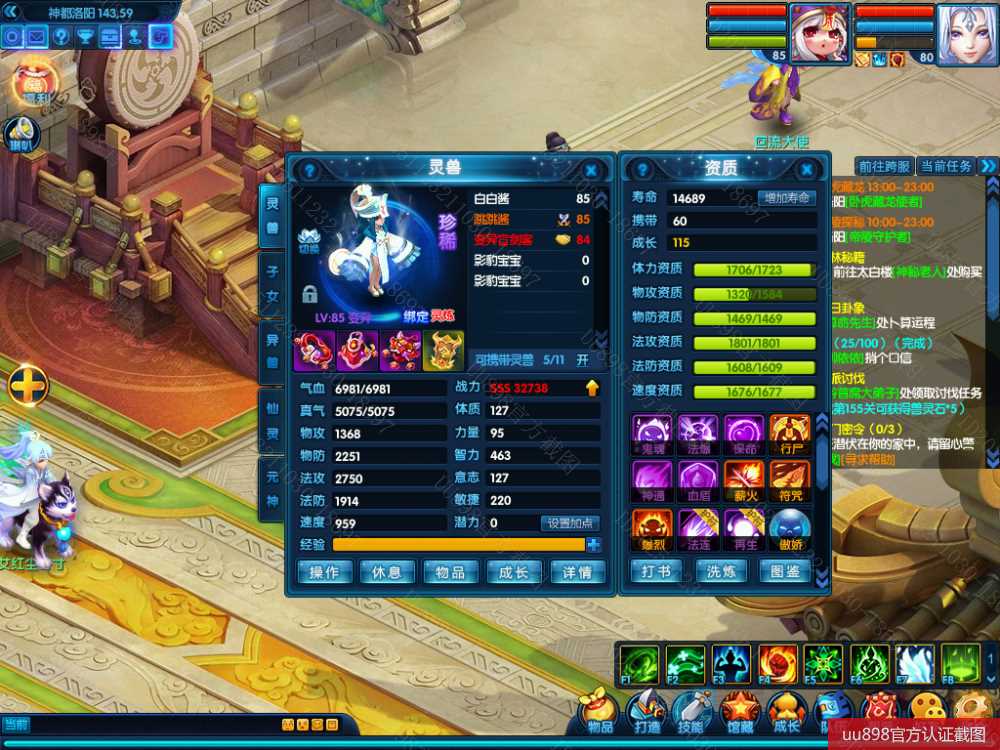Click the 操作 button
Screen dimensions: 1000x750
point(324,572)
